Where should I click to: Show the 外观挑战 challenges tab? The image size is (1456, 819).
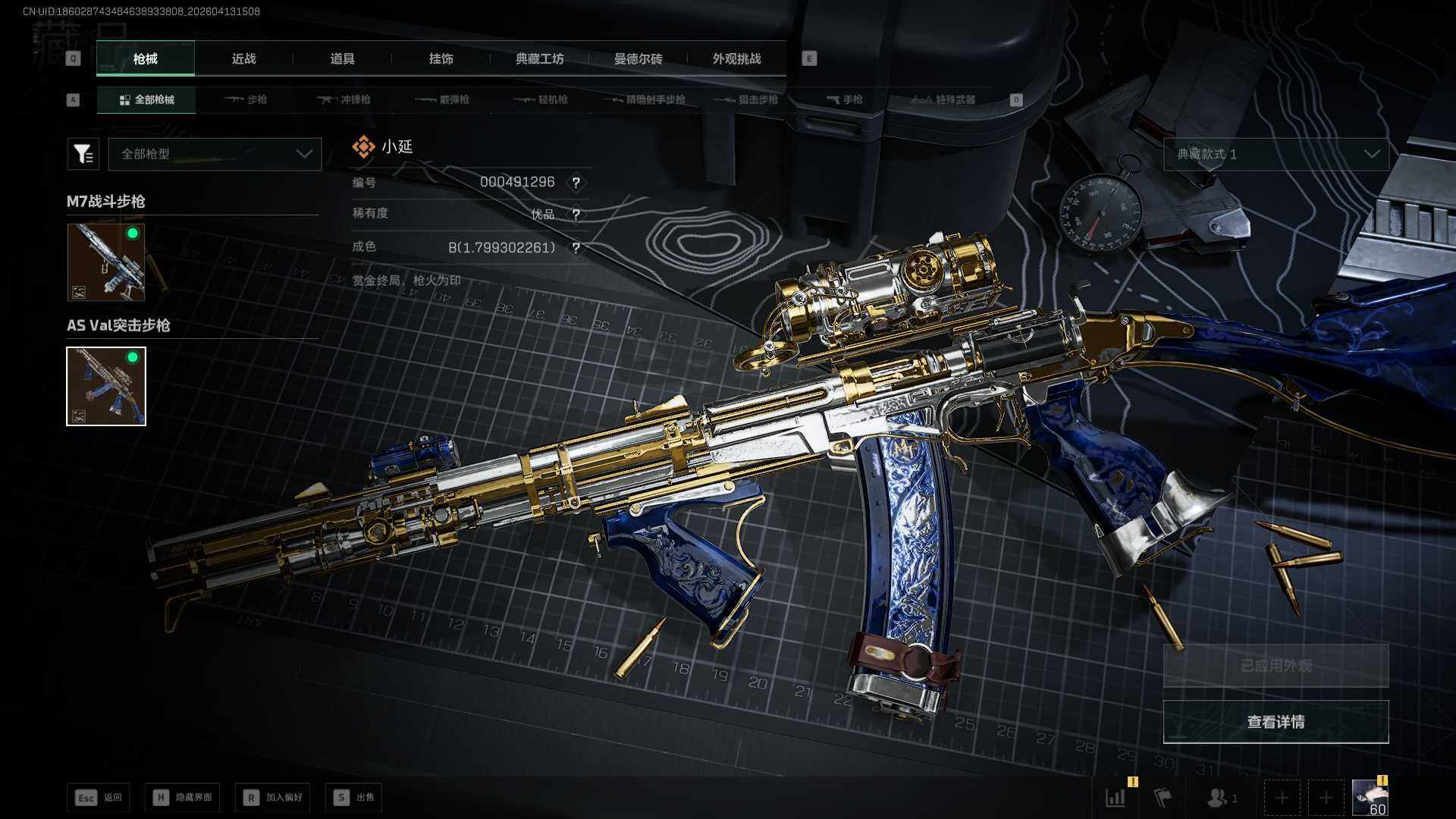tap(736, 59)
